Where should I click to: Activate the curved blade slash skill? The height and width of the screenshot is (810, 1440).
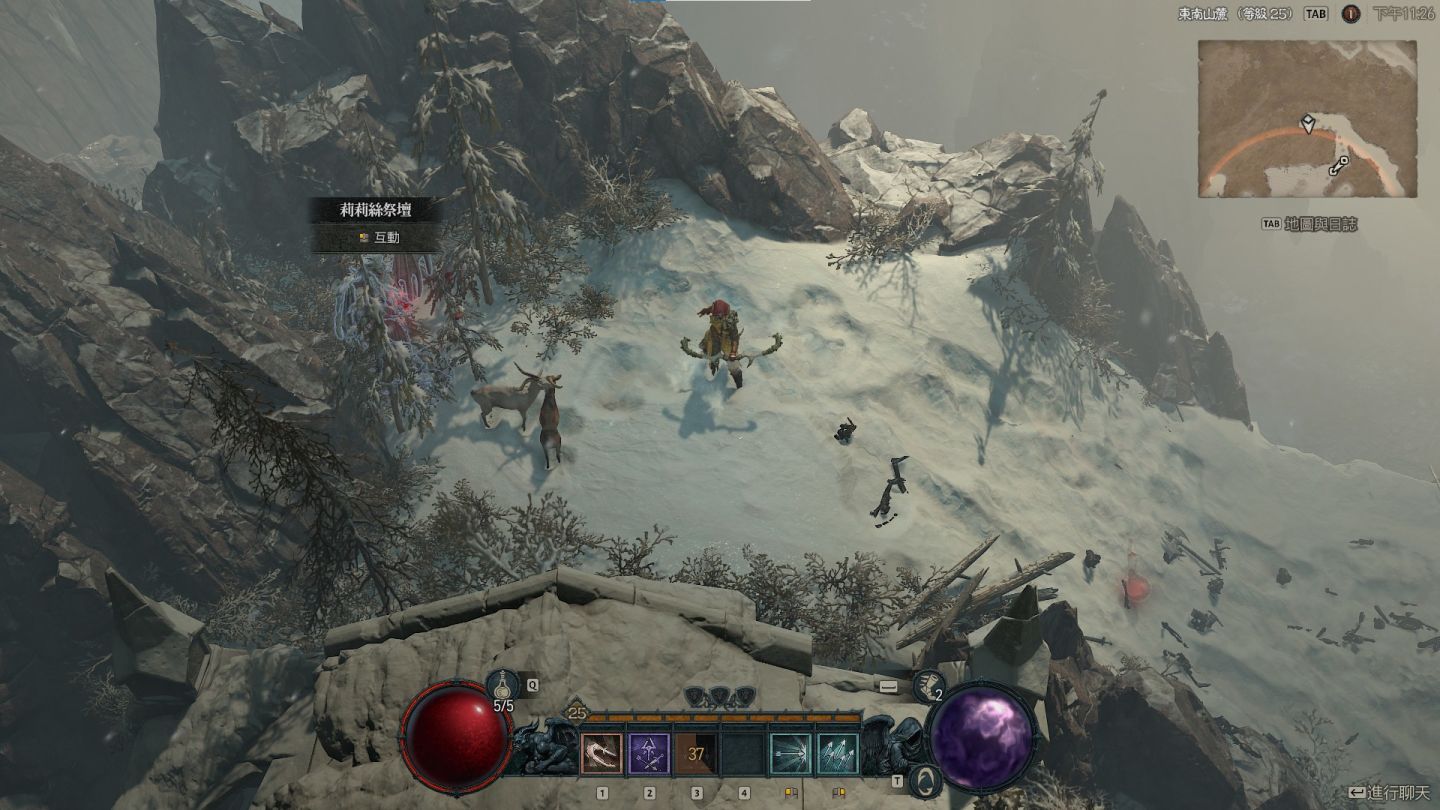click(602, 753)
